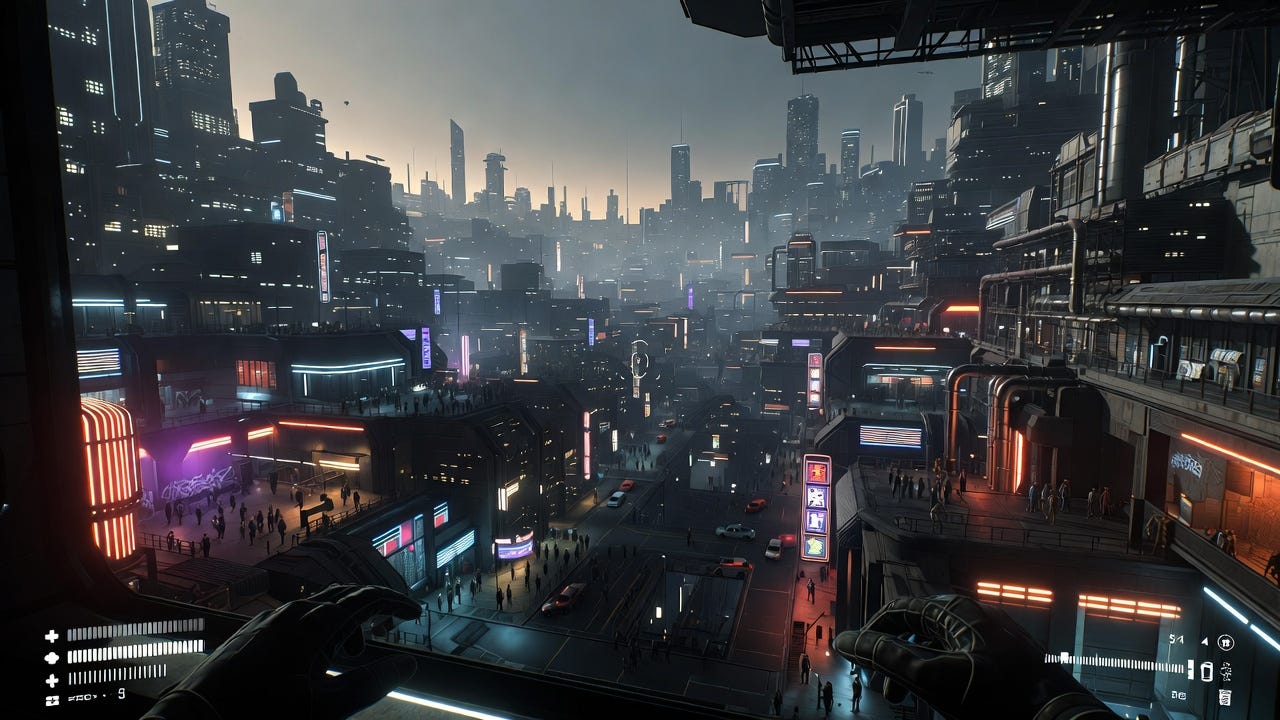Click the battery magazine icon near the ammo bar
The image size is (1280, 720).
click(x=1208, y=671)
